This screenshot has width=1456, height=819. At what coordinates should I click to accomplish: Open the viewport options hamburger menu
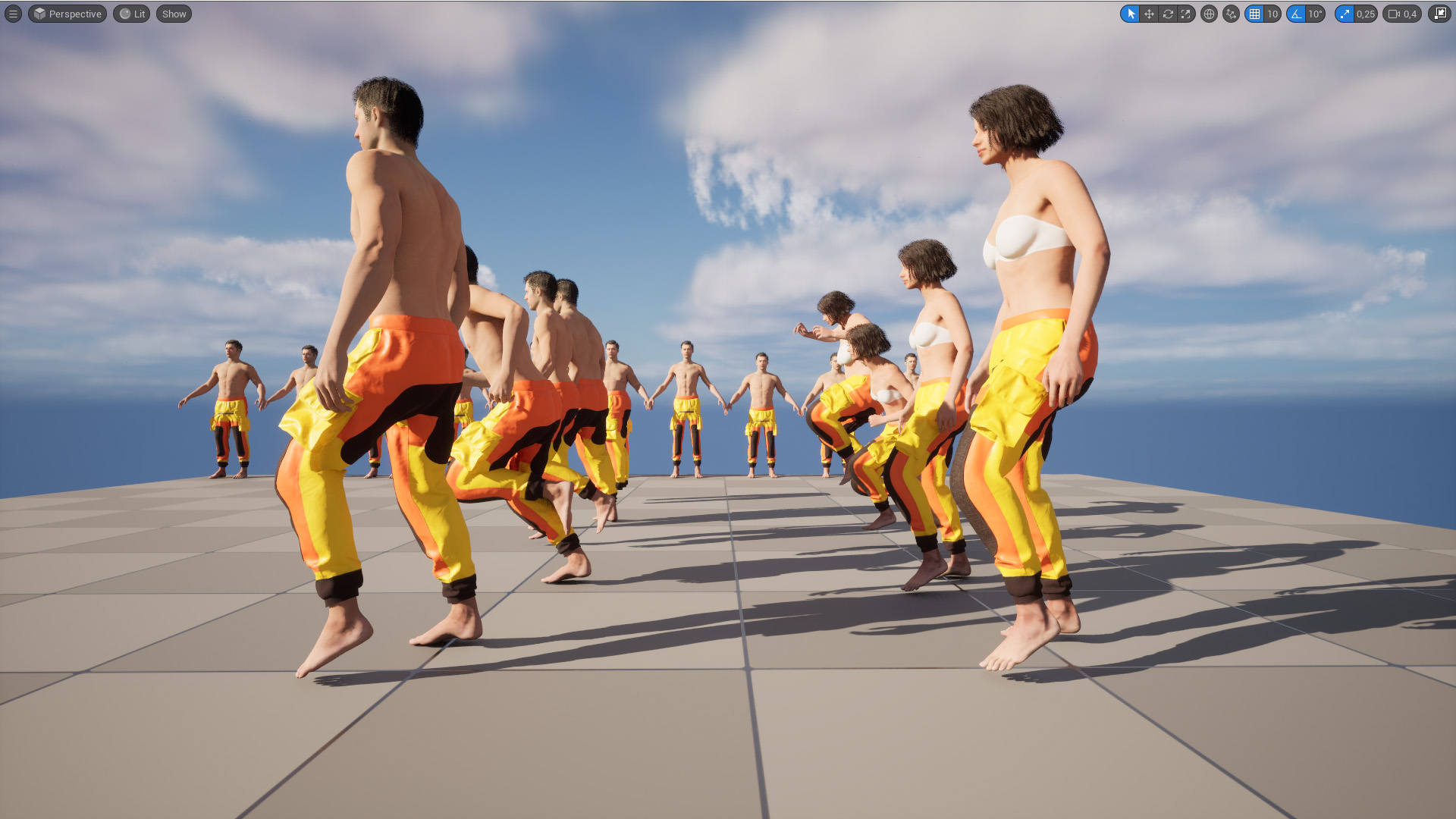[x=12, y=14]
